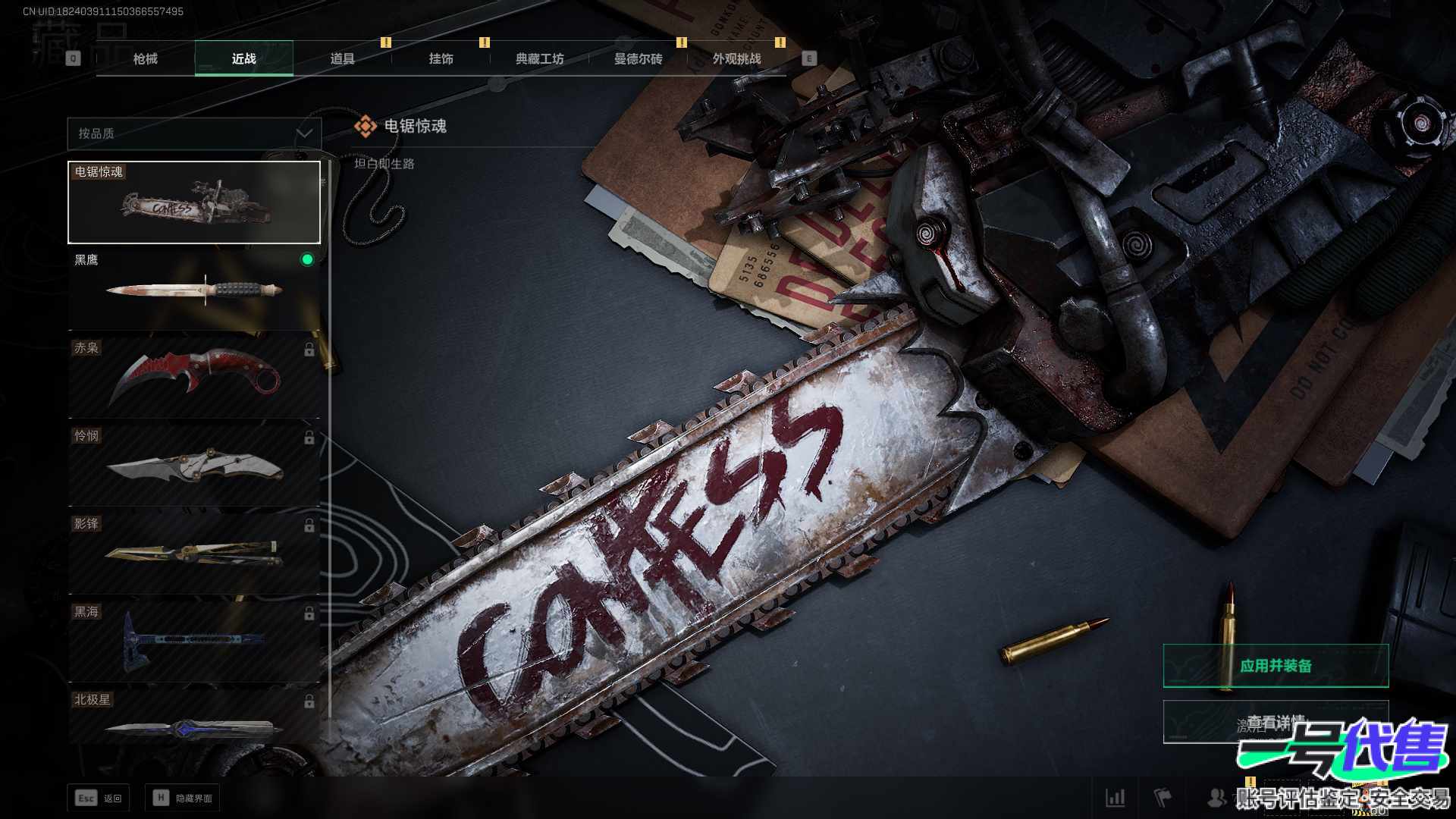Expand the 按品质 sort dropdown

(x=194, y=133)
